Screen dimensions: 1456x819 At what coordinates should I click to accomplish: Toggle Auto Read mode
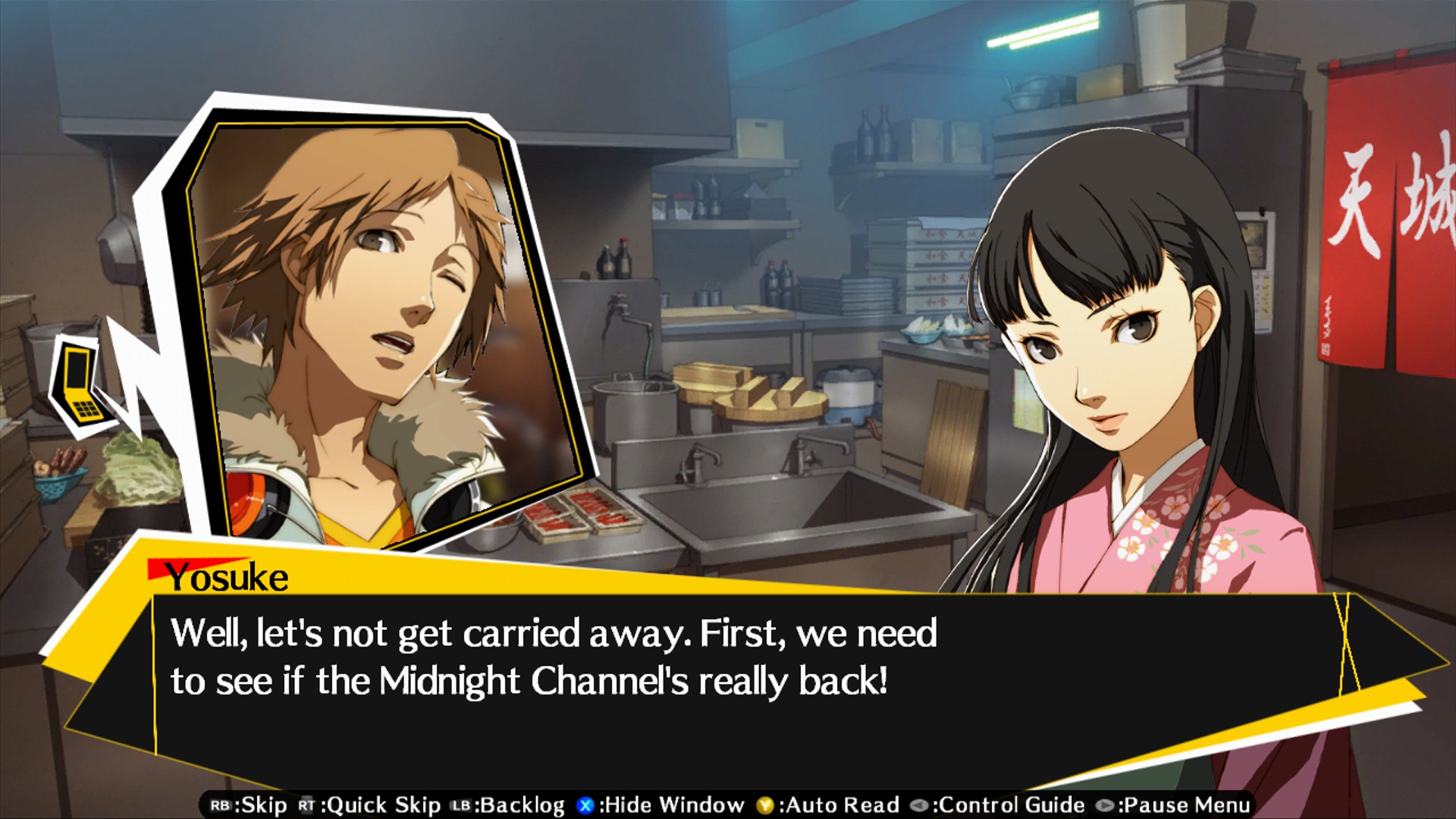tap(830, 805)
